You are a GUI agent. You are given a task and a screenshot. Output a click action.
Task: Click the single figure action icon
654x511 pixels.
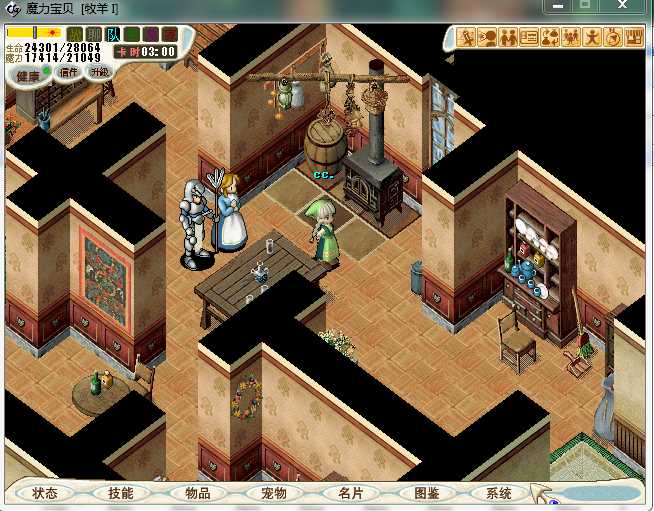coord(592,38)
